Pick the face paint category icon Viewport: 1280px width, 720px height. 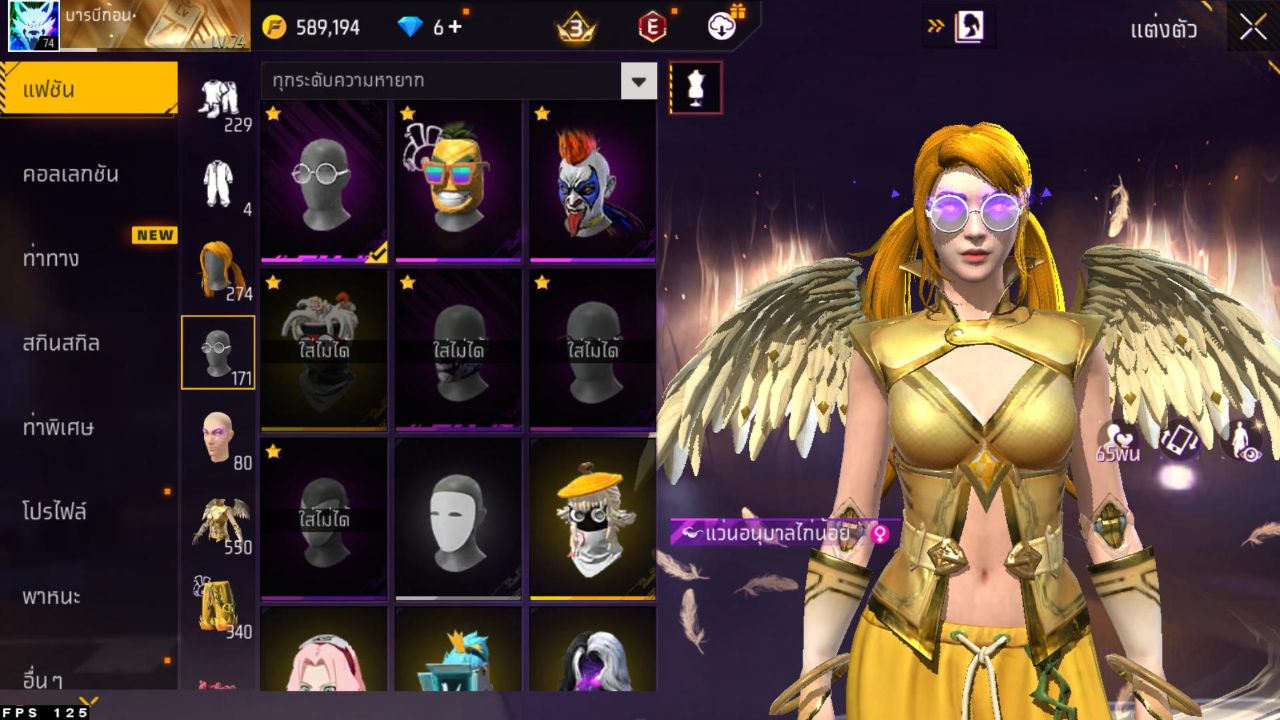(x=218, y=438)
